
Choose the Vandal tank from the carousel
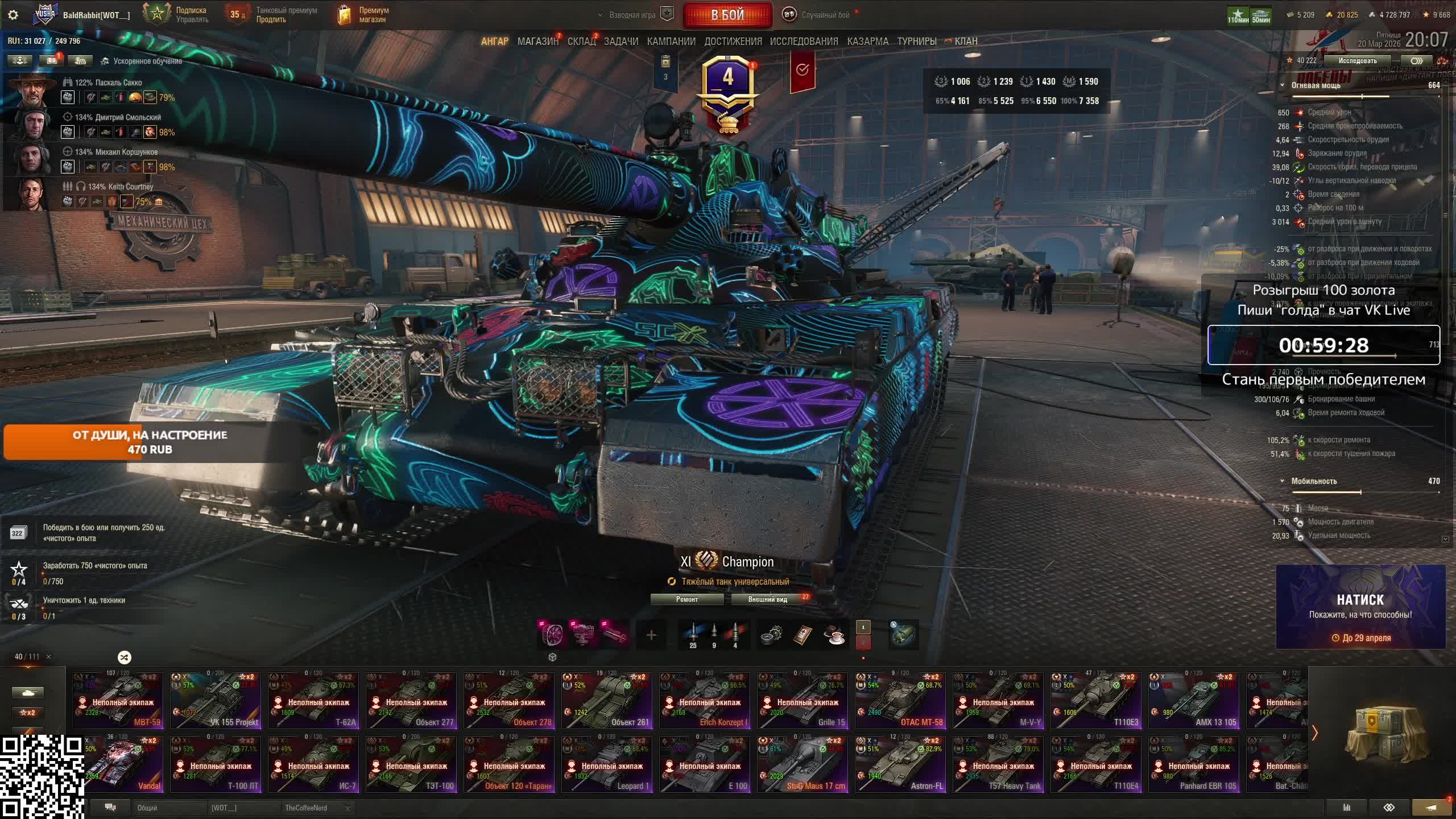pos(118,764)
